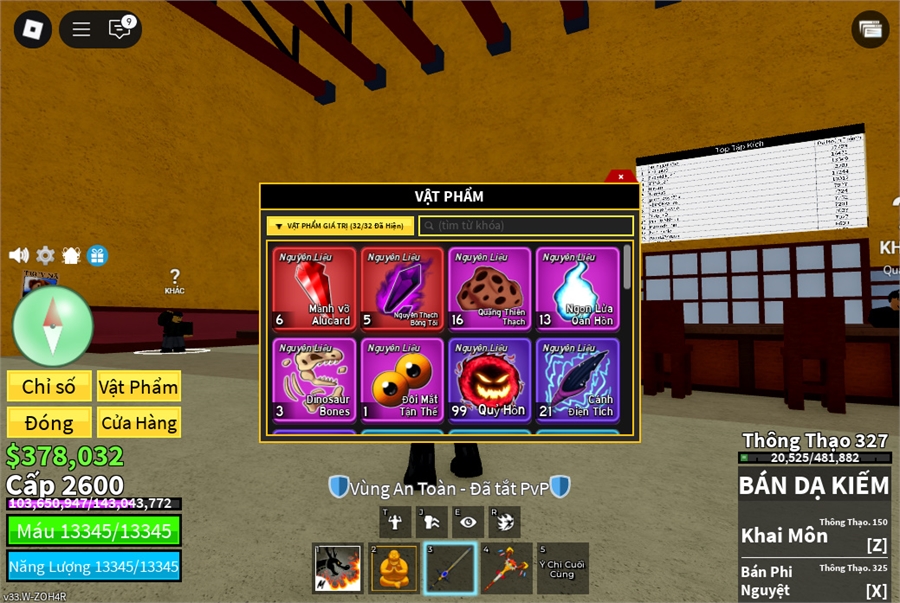
Task: Select the Quỷ Hồn item stack
Action: point(490,379)
